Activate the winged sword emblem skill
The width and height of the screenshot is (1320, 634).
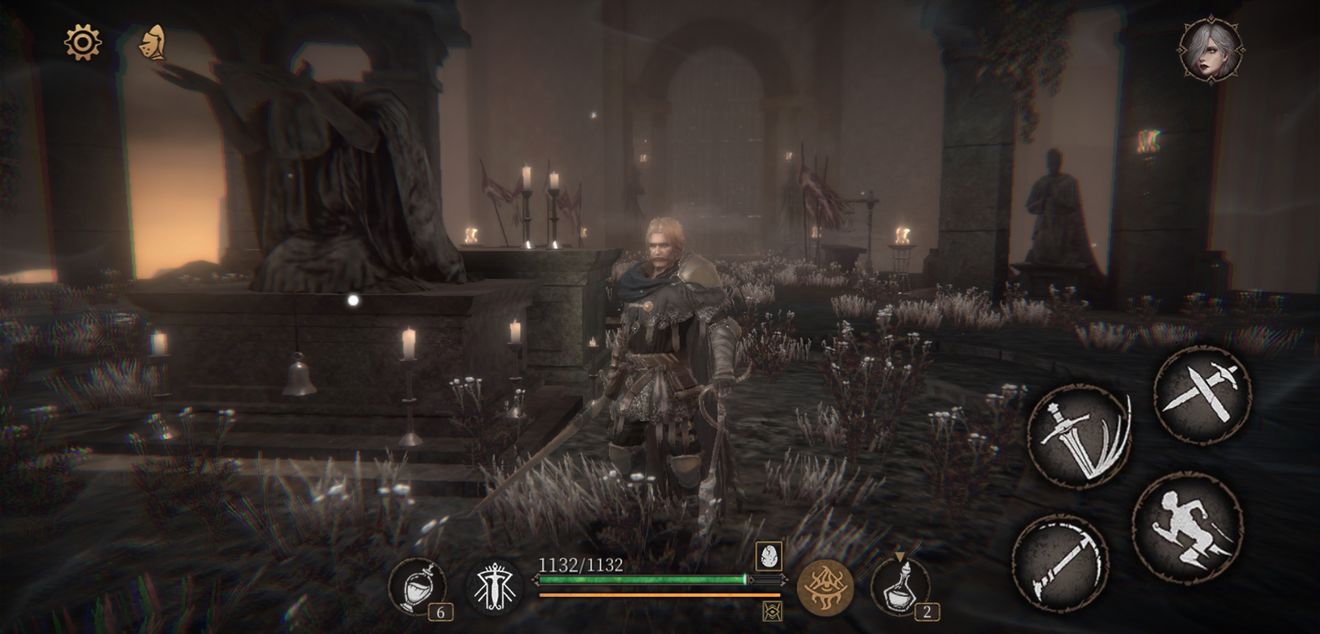pos(495,587)
